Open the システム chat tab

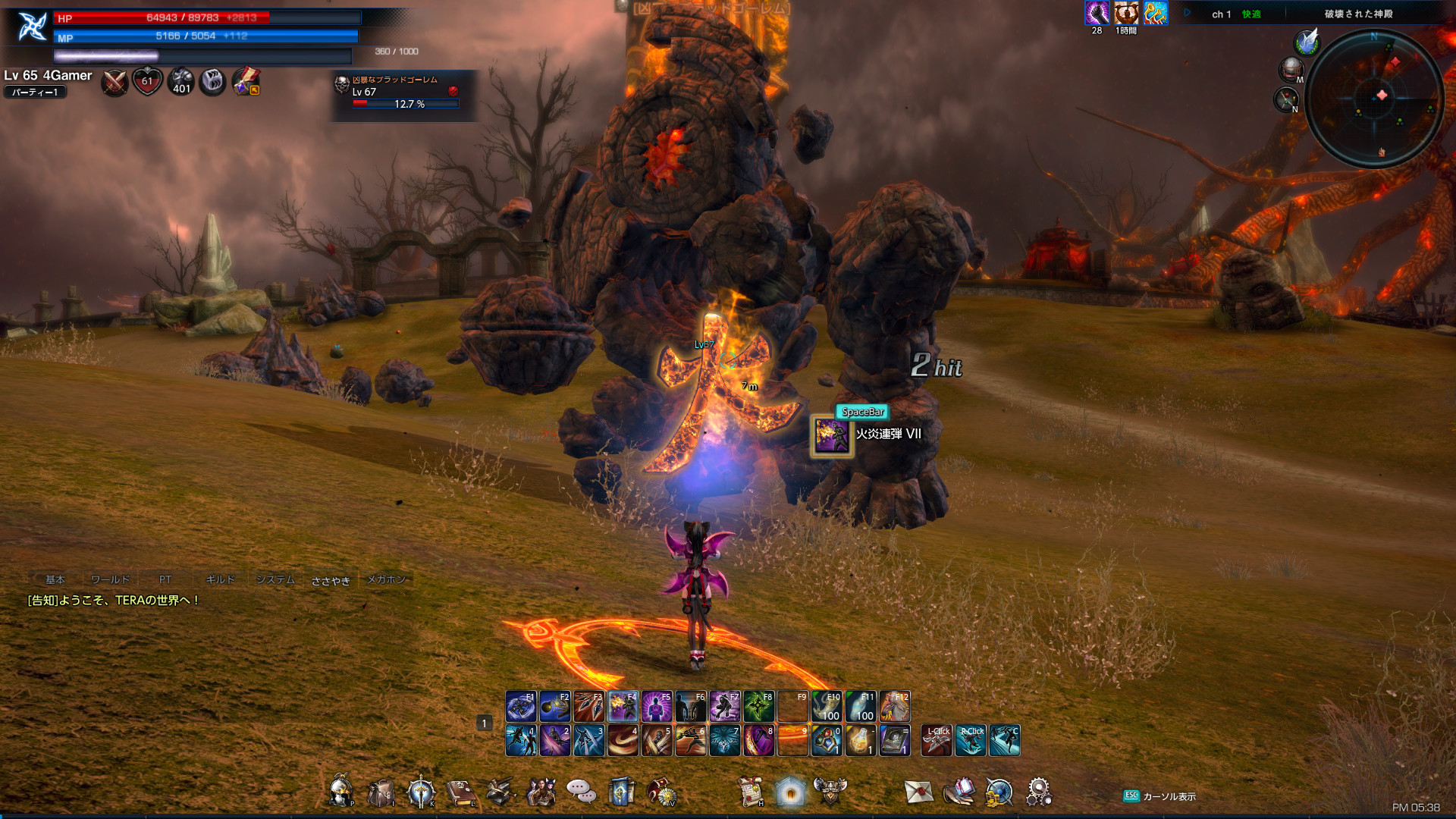coord(275,580)
